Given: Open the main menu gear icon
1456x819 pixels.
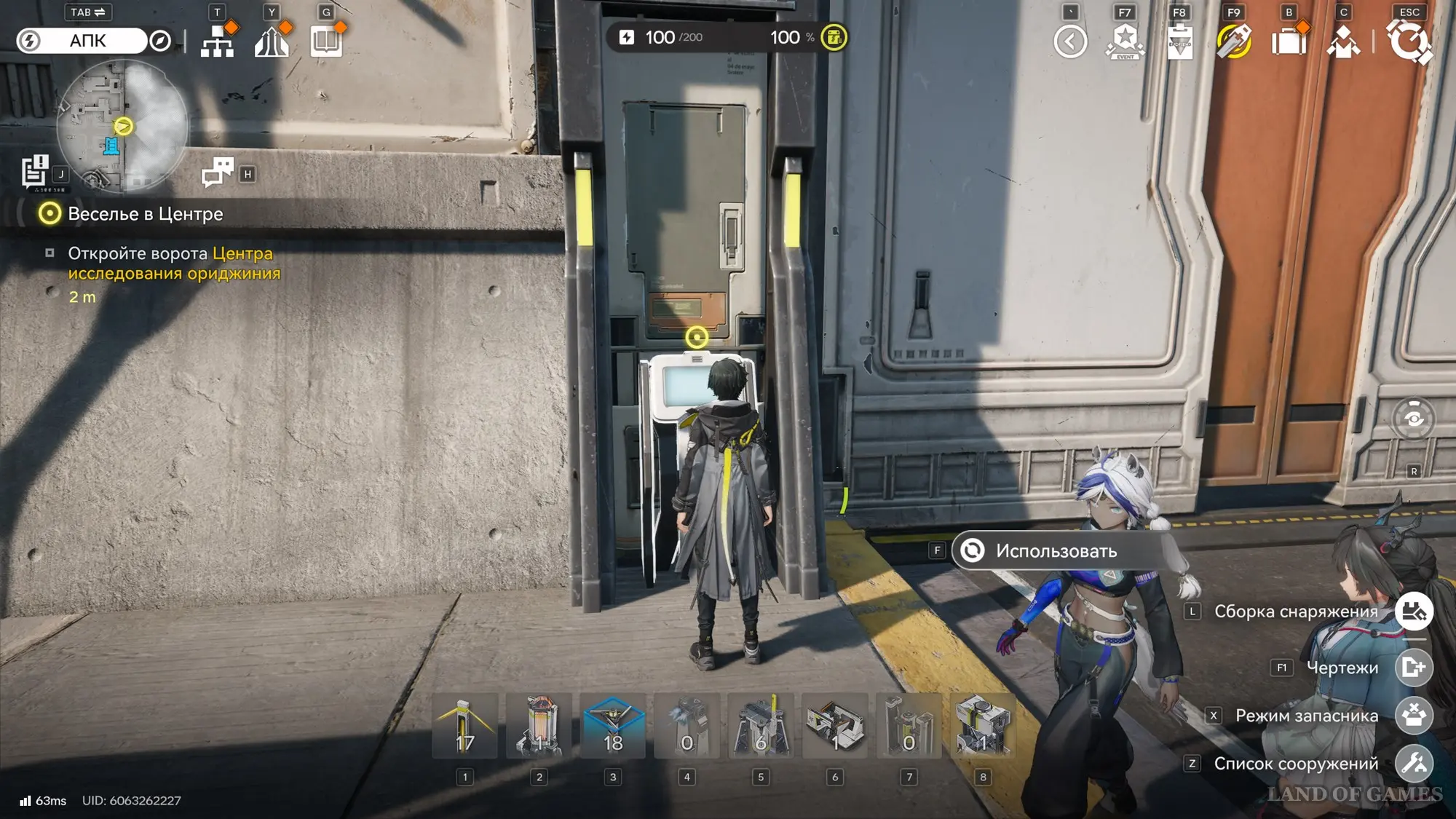Looking at the screenshot, I should pos(1409,41).
